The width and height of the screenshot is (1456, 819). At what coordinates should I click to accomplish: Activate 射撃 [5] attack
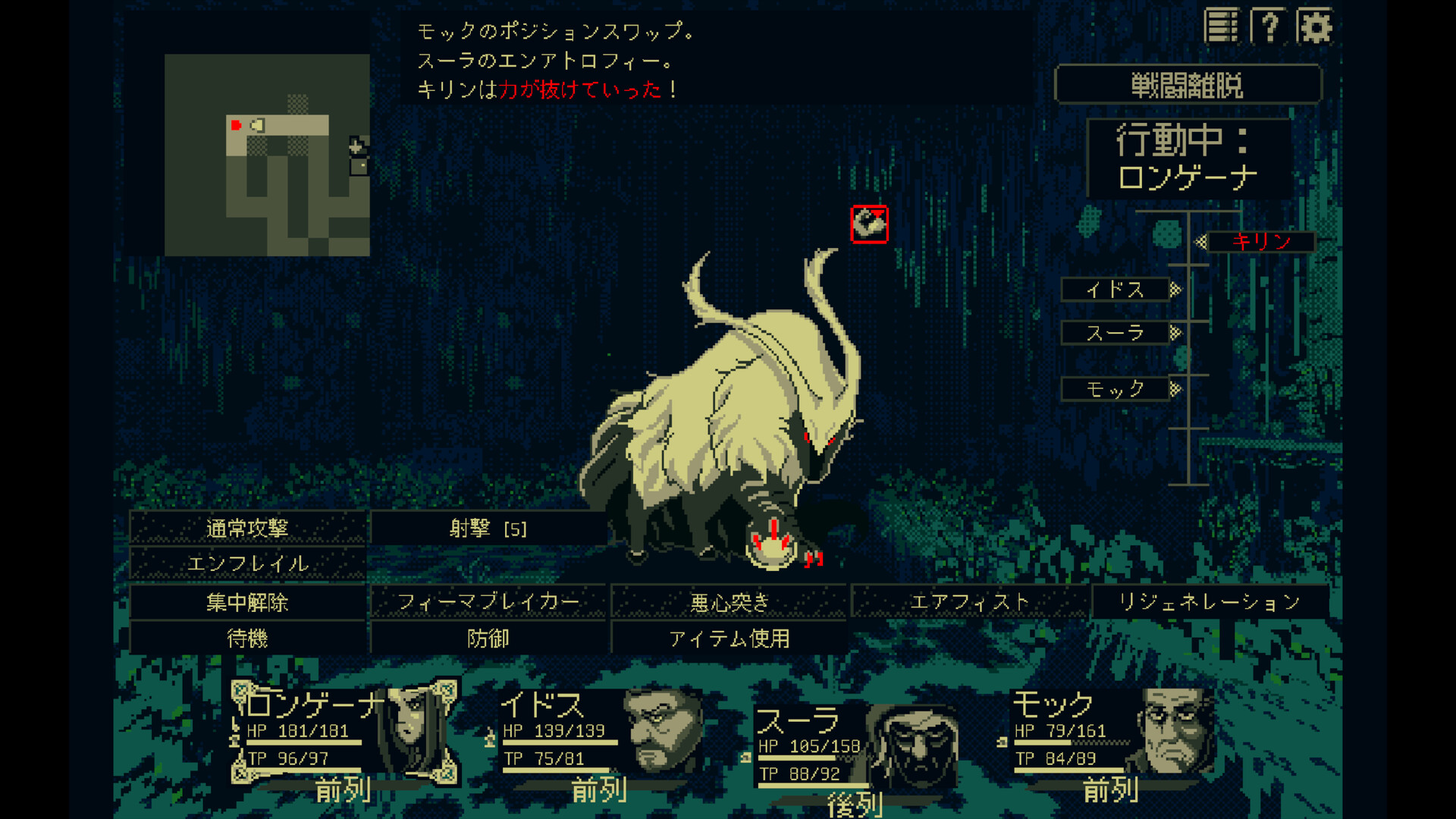pyautogui.click(x=488, y=527)
